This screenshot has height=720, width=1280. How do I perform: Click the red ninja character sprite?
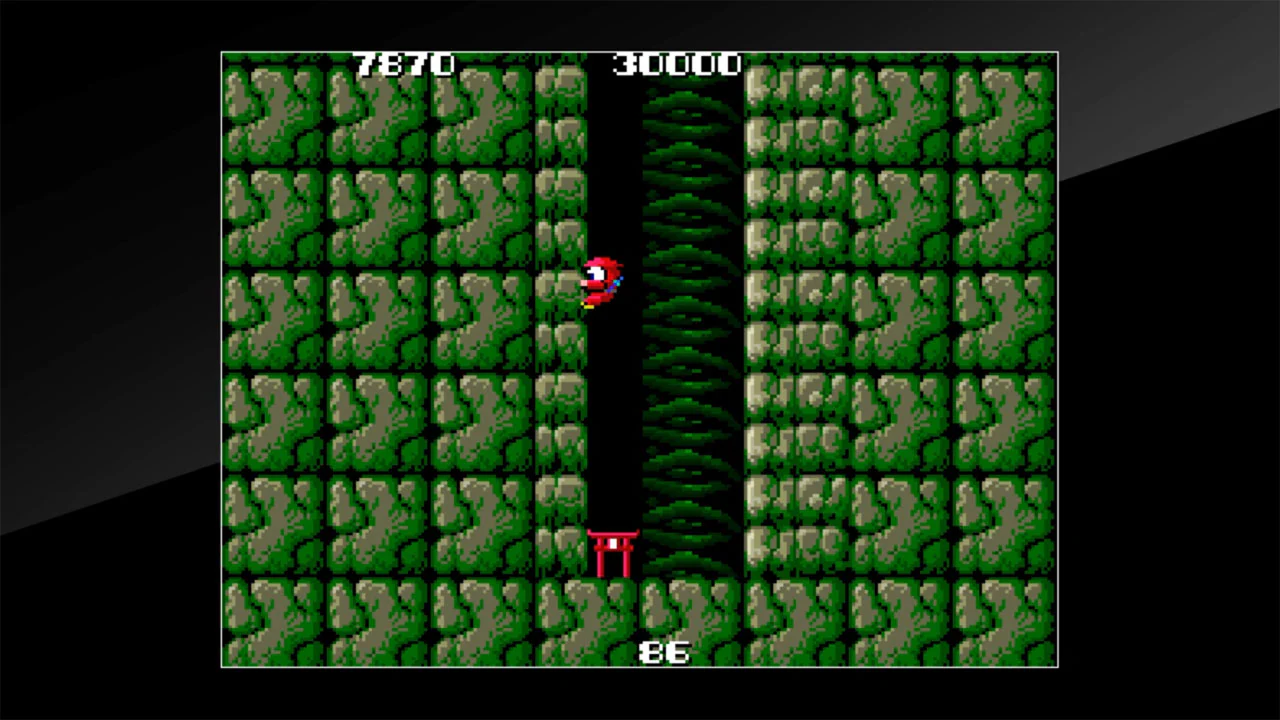[600, 280]
